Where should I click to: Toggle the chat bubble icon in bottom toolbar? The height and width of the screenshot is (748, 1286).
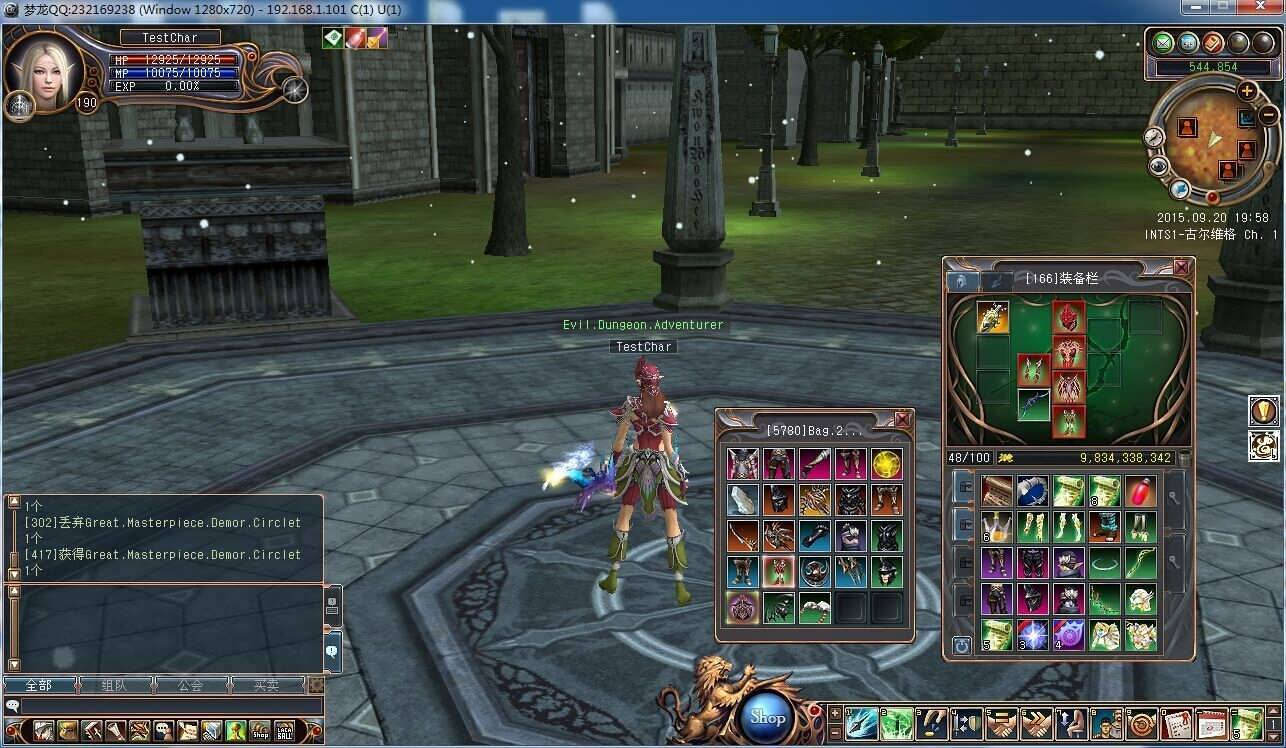click(x=164, y=730)
